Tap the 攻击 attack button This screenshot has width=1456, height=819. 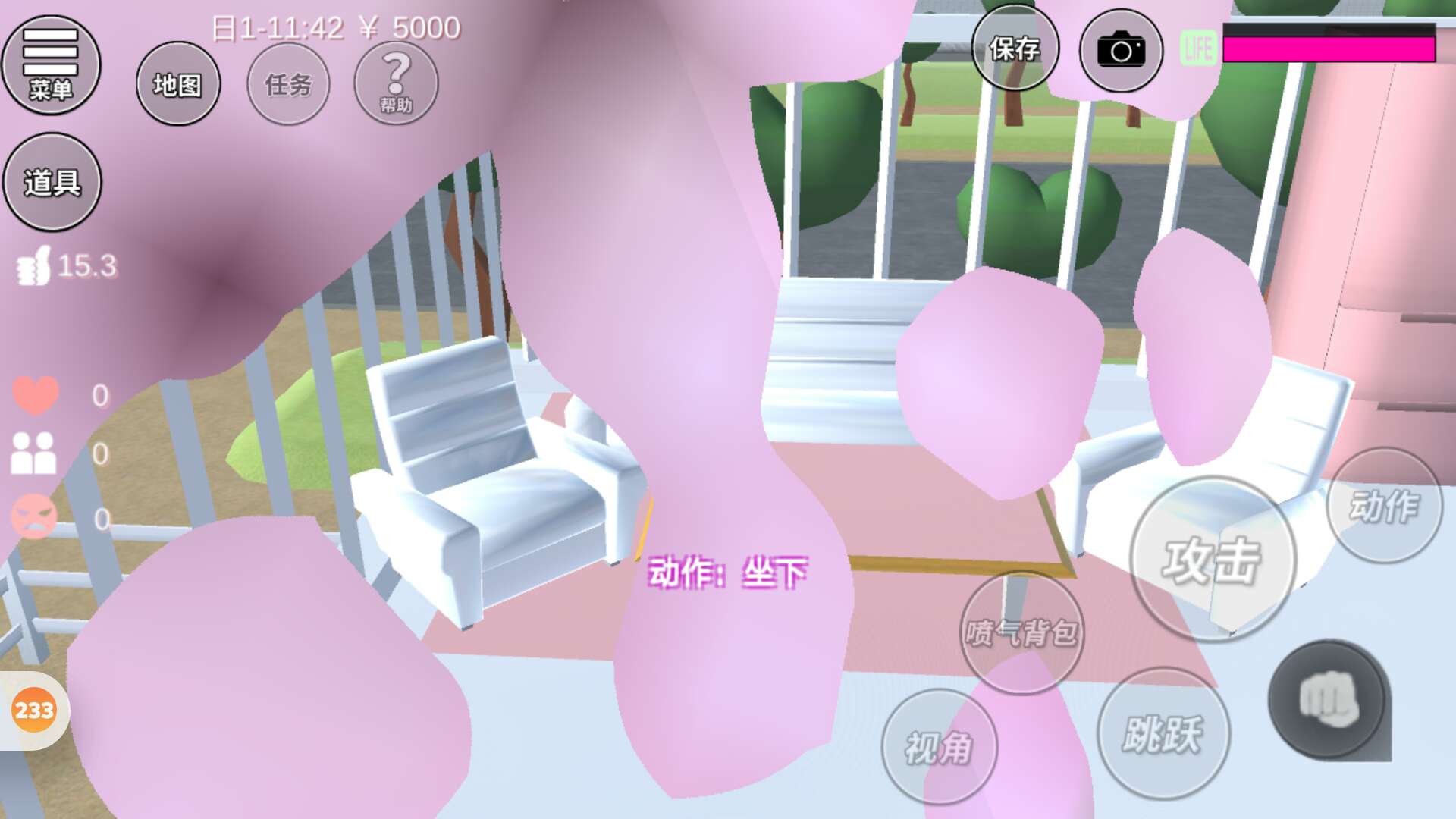(x=1212, y=560)
